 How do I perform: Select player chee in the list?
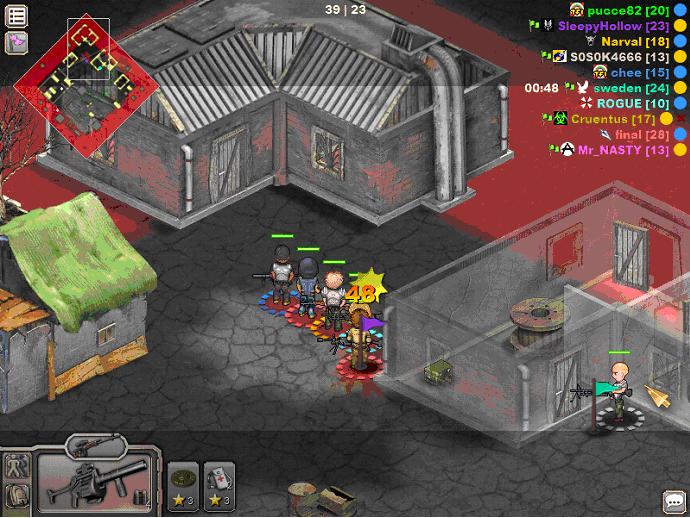pyautogui.click(x=640, y=73)
